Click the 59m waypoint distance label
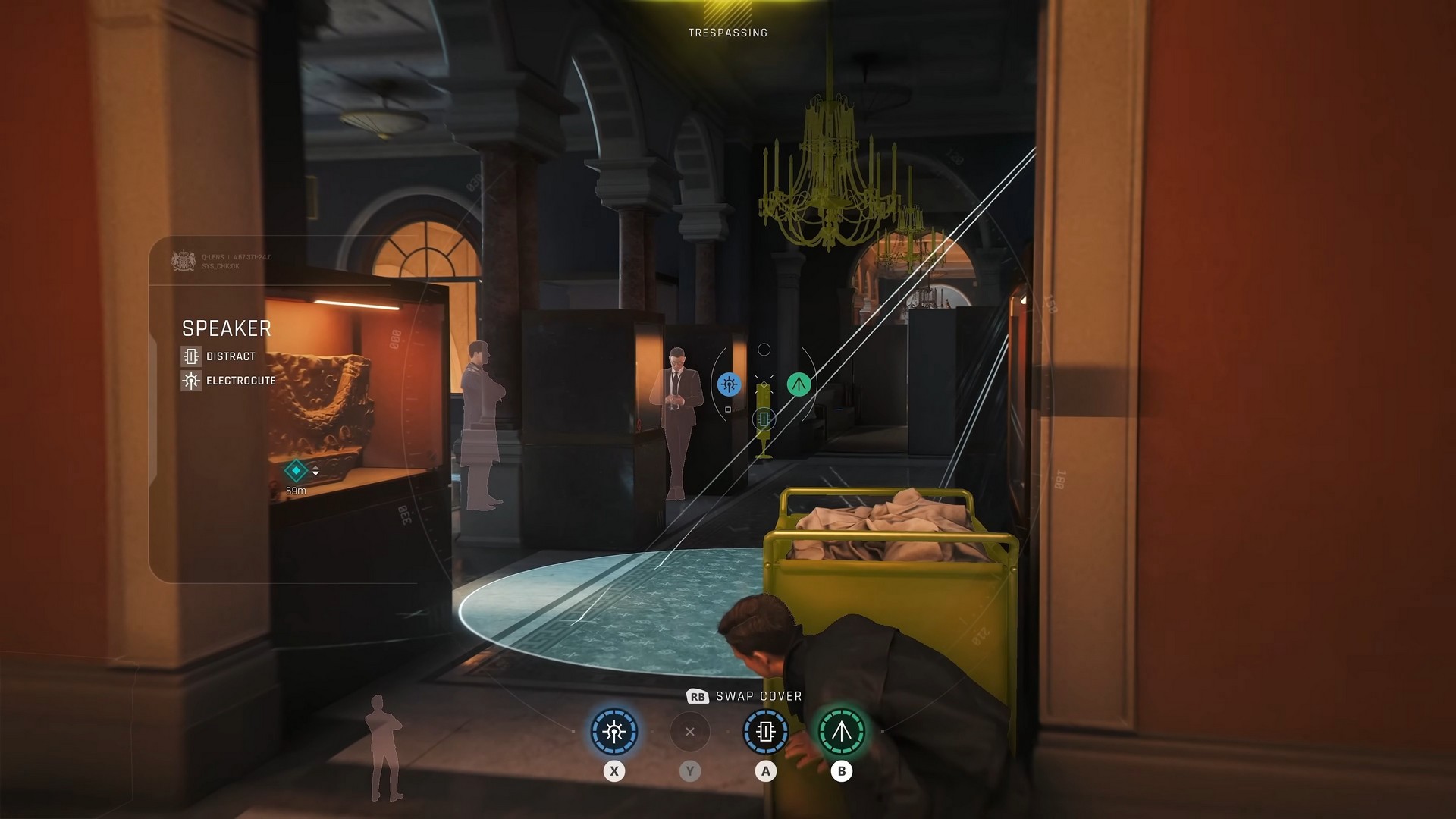The image size is (1456, 819). coord(296,489)
